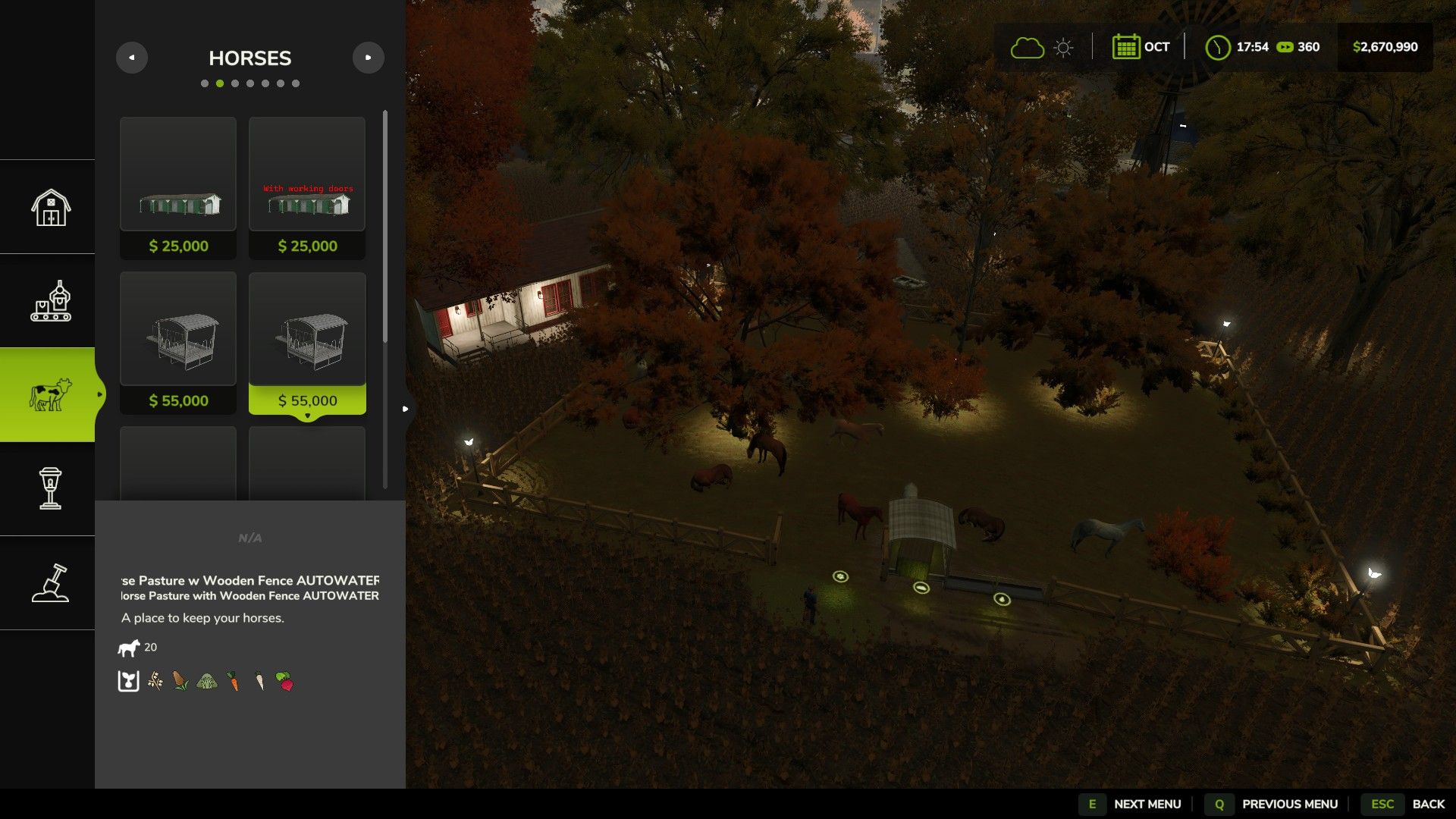Select the first $25,000 horse stable

coord(178,188)
